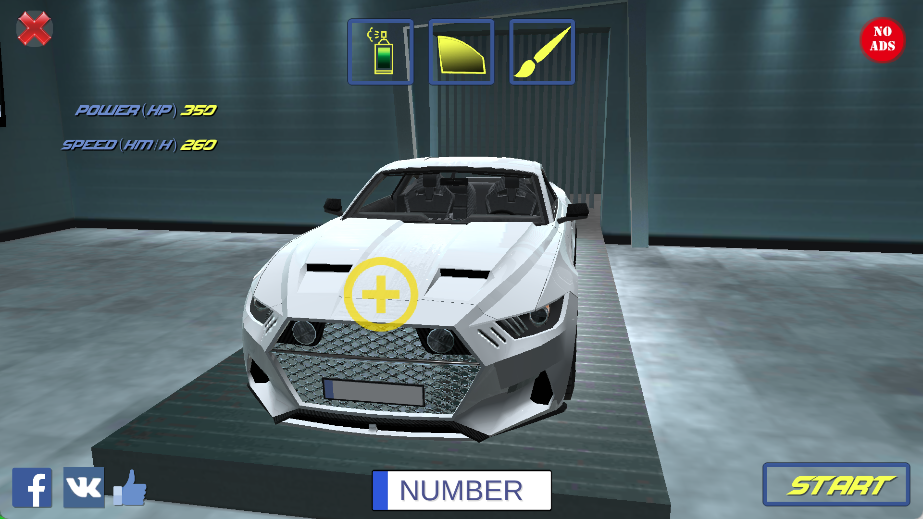Screen dimensions: 923x519
Task: Tap the red NO ADS button
Action: tap(882, 40)
